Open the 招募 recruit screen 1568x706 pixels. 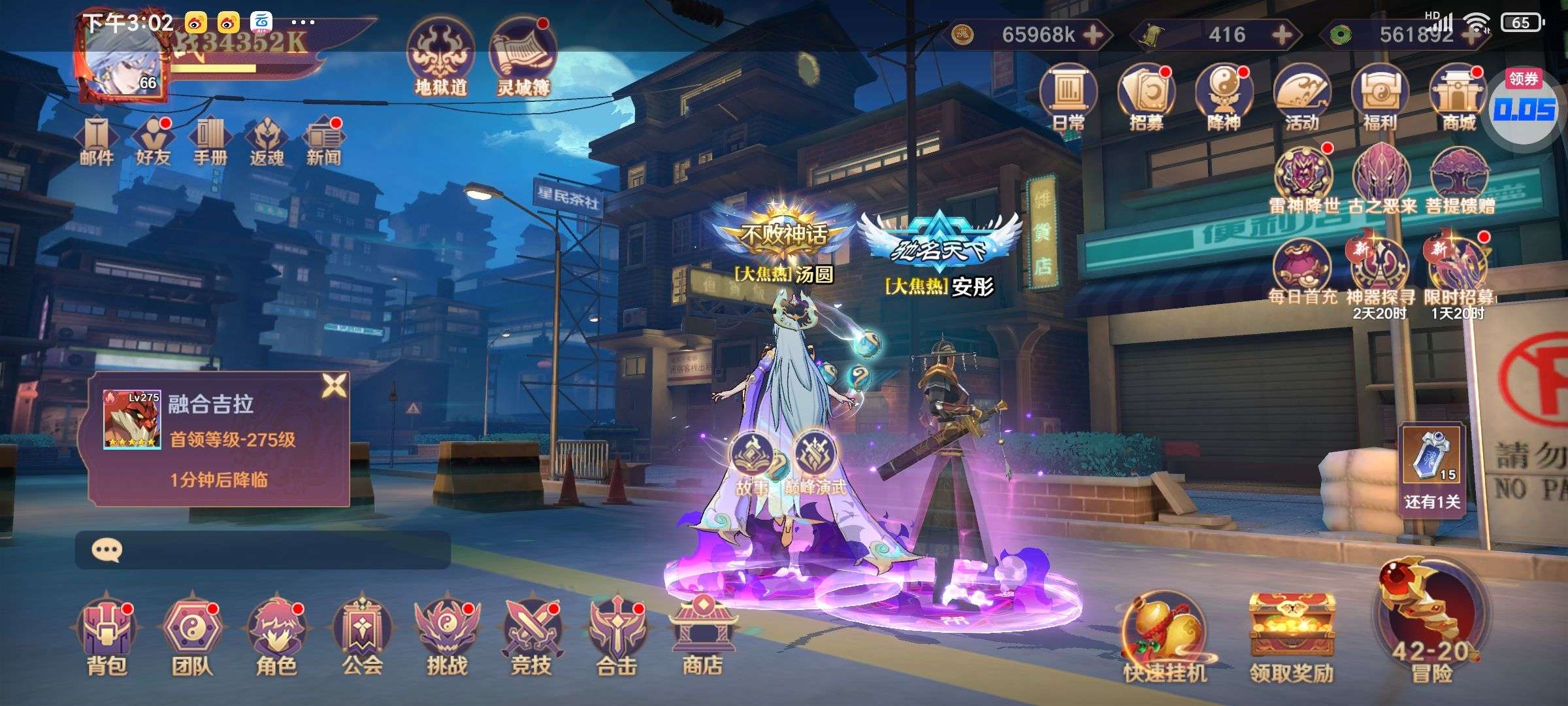point(1147,98)
